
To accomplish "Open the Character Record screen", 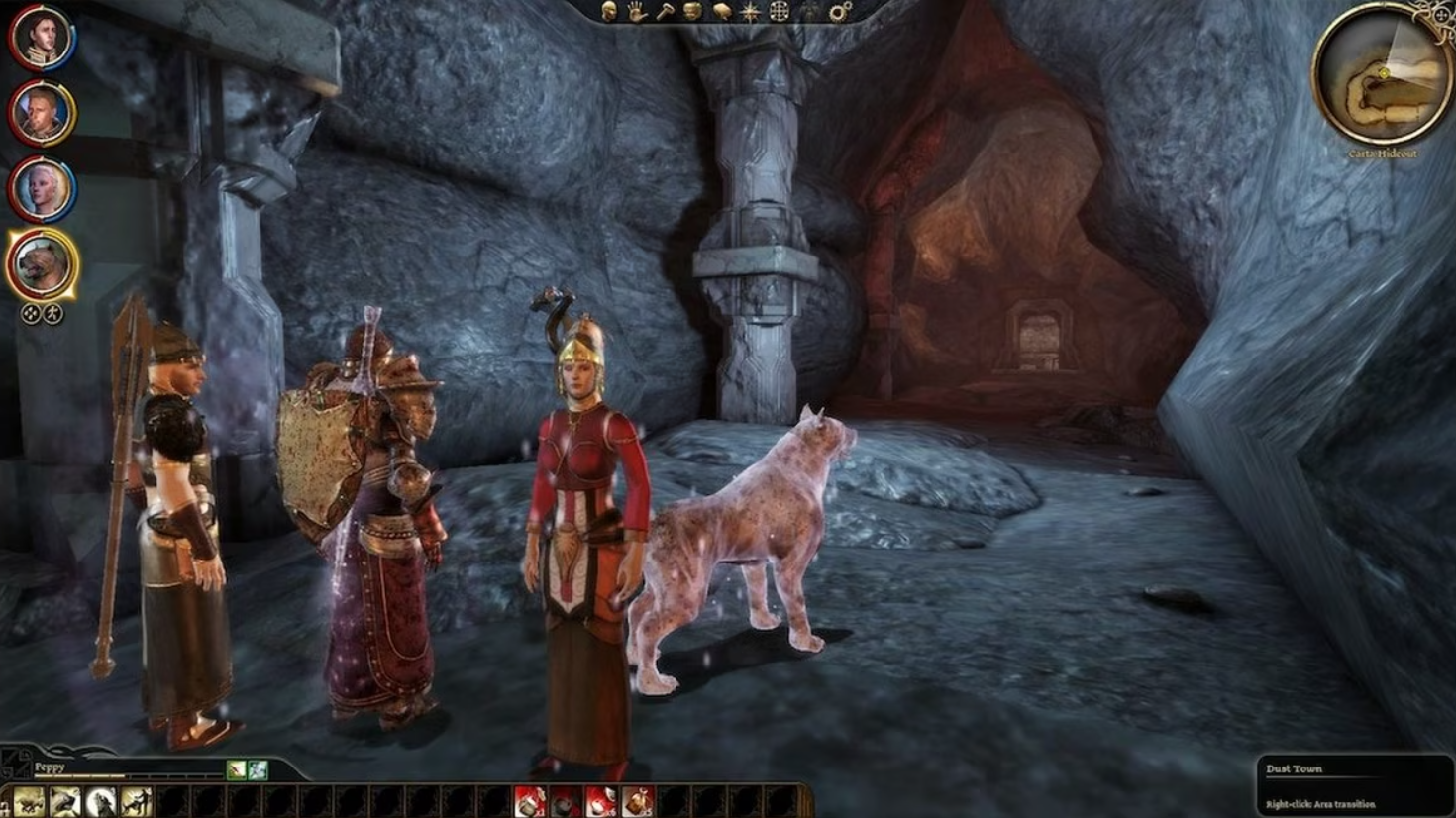I will click(609, 12).
